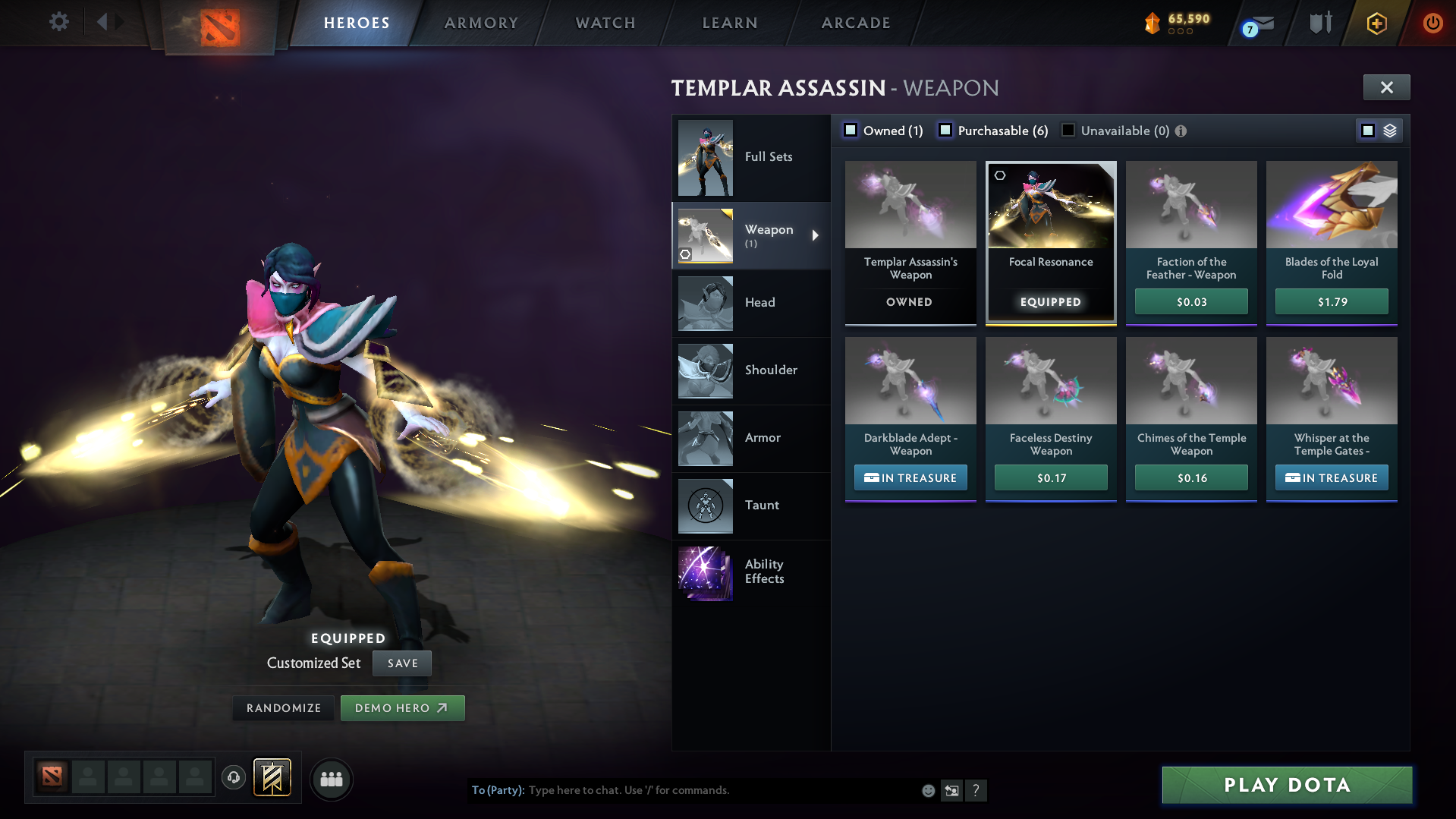Click the power off icon
This screenshot has width=1456, height=819.
click(x=1432, y=23)
